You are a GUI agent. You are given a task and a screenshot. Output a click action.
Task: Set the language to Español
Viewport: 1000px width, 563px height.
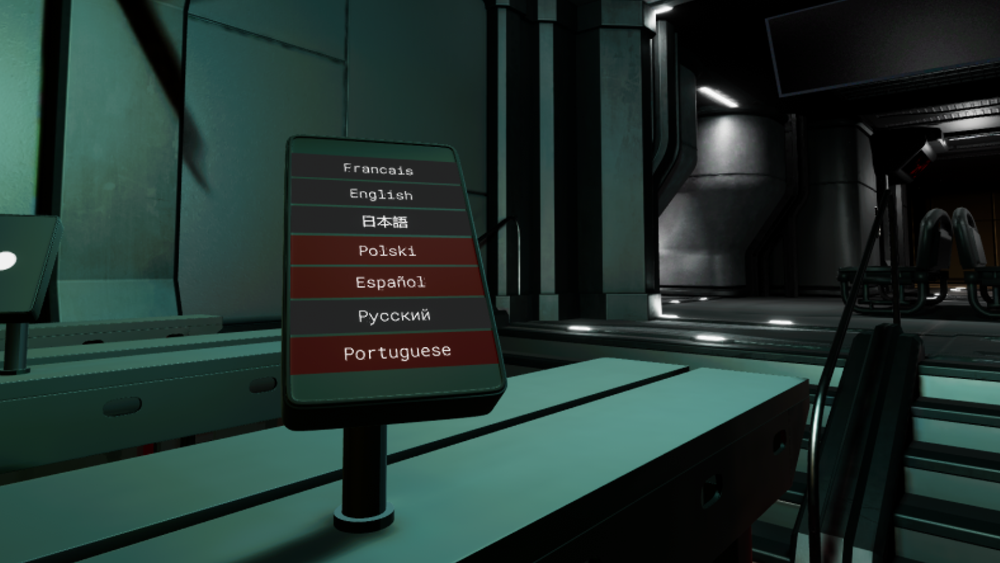pos(390,283)
